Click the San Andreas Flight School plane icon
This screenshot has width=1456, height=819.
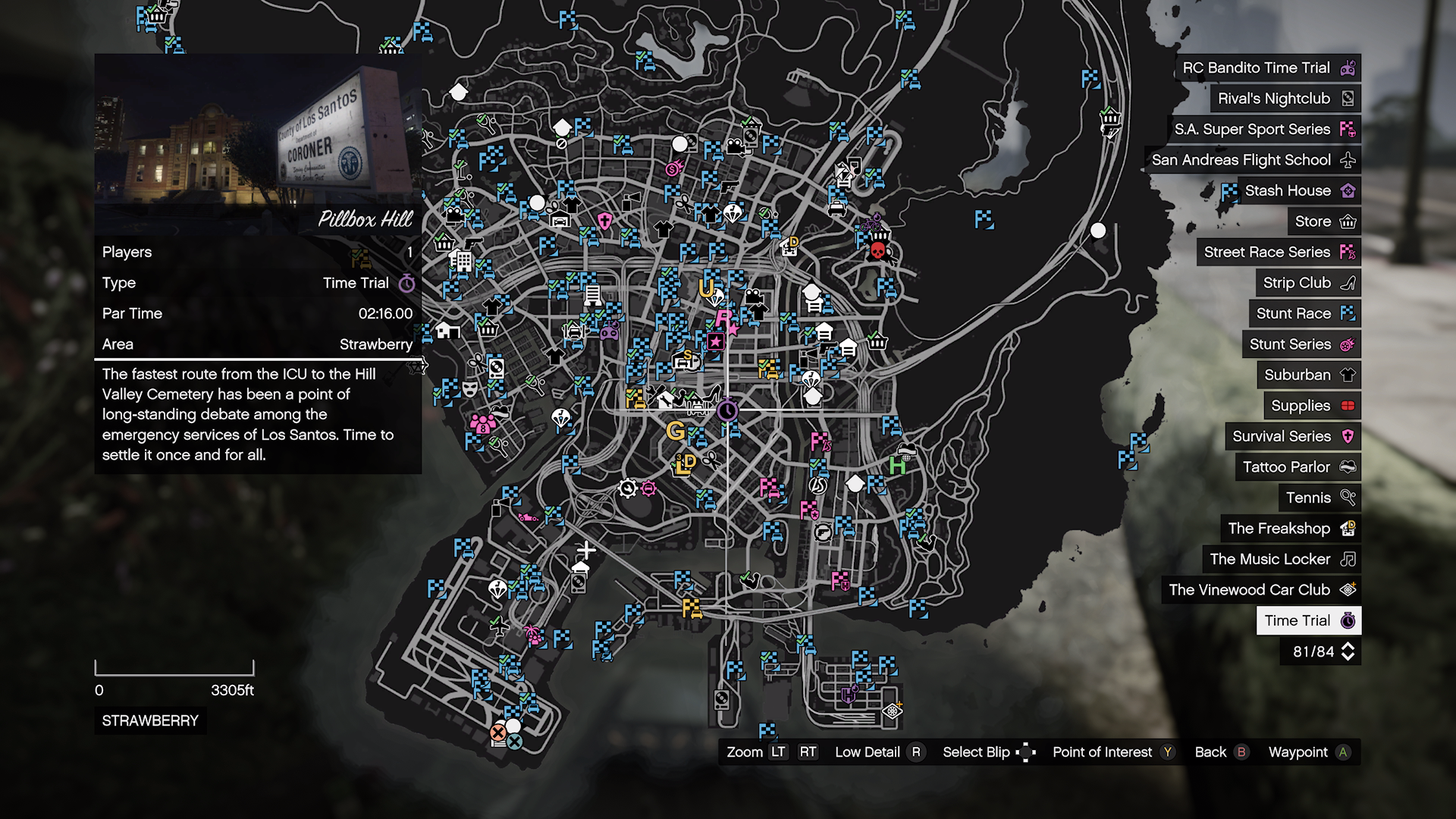1349,160
